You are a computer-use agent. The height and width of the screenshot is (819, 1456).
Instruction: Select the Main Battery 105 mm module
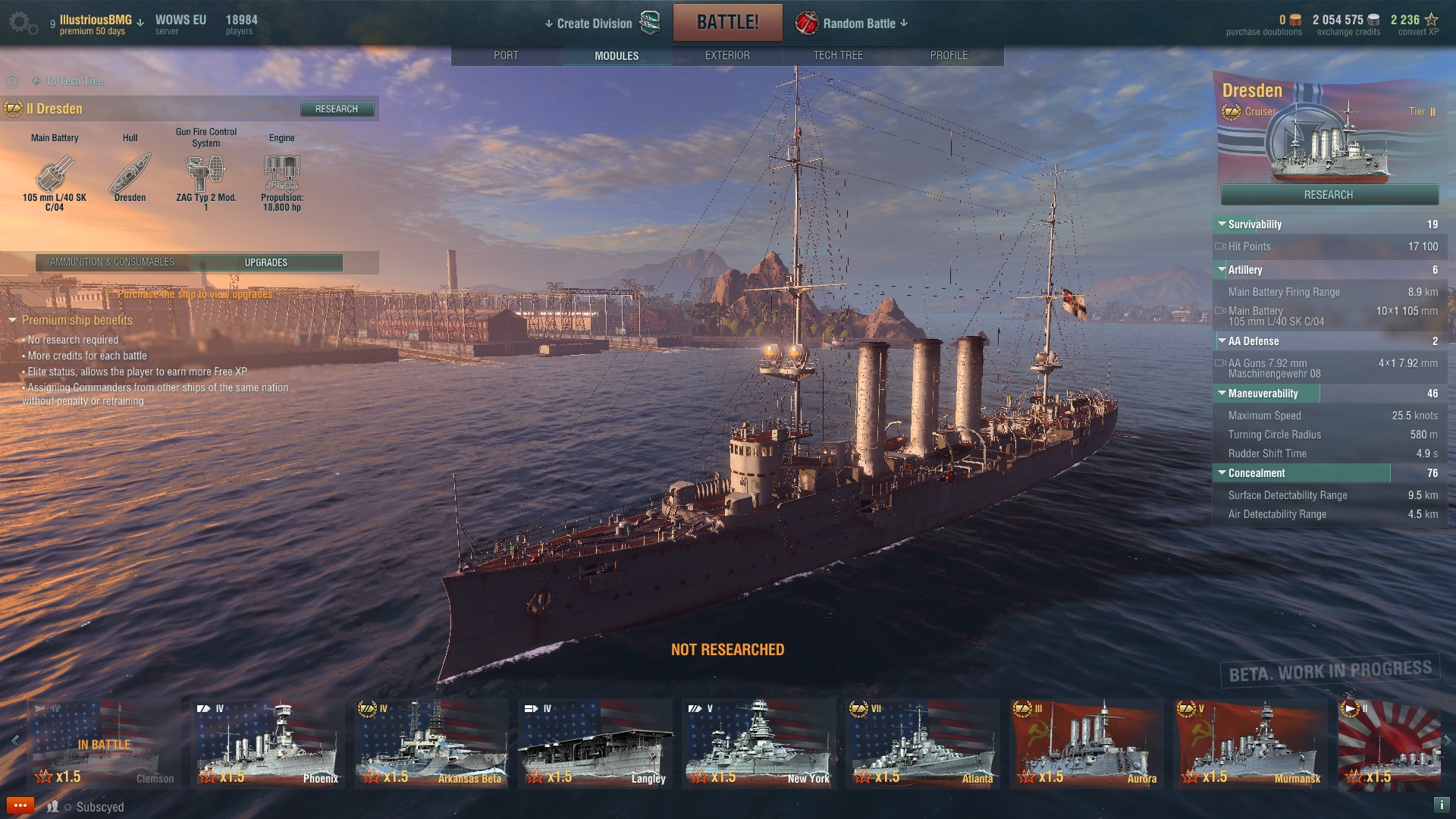(55, 176)
